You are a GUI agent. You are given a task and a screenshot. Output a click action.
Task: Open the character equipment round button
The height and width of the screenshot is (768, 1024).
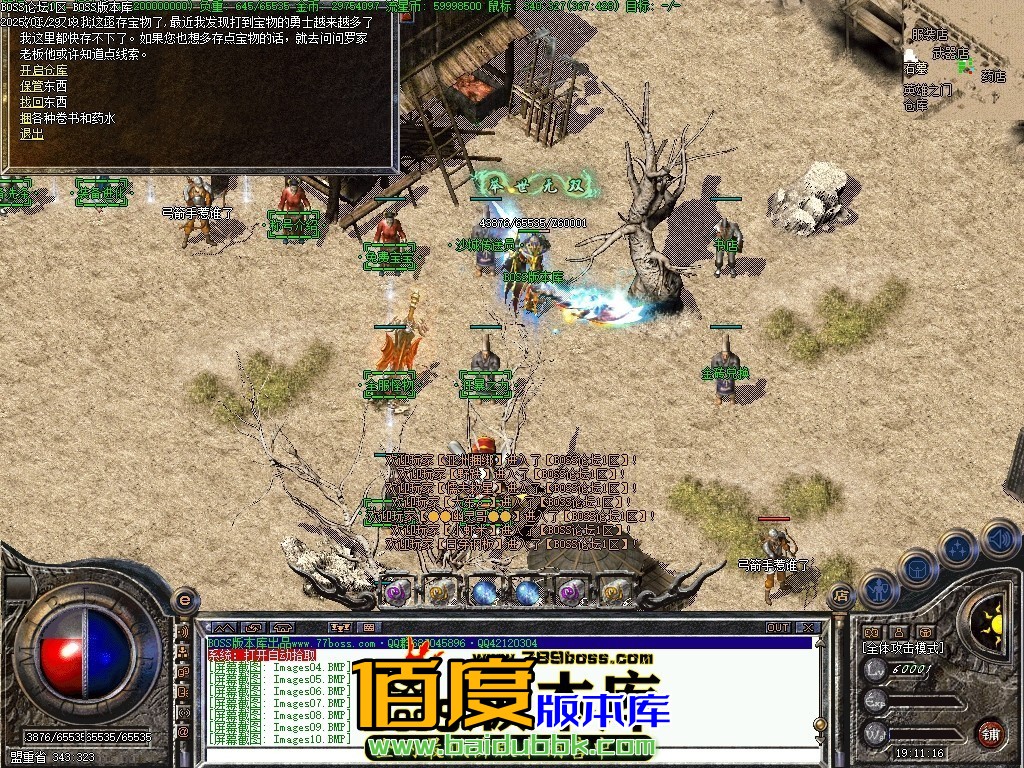point(879,590)
